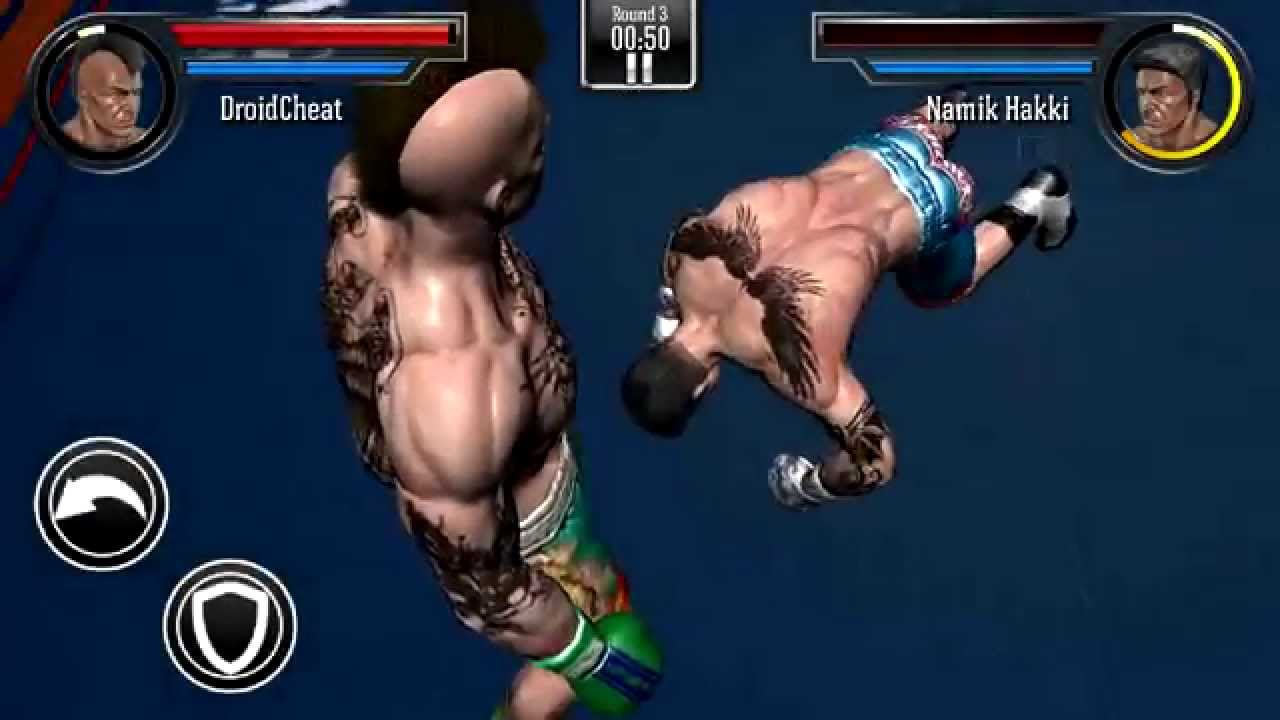Tap the 00:50 countdown display
Screen dimensions: 1280x720
(638, 39)
